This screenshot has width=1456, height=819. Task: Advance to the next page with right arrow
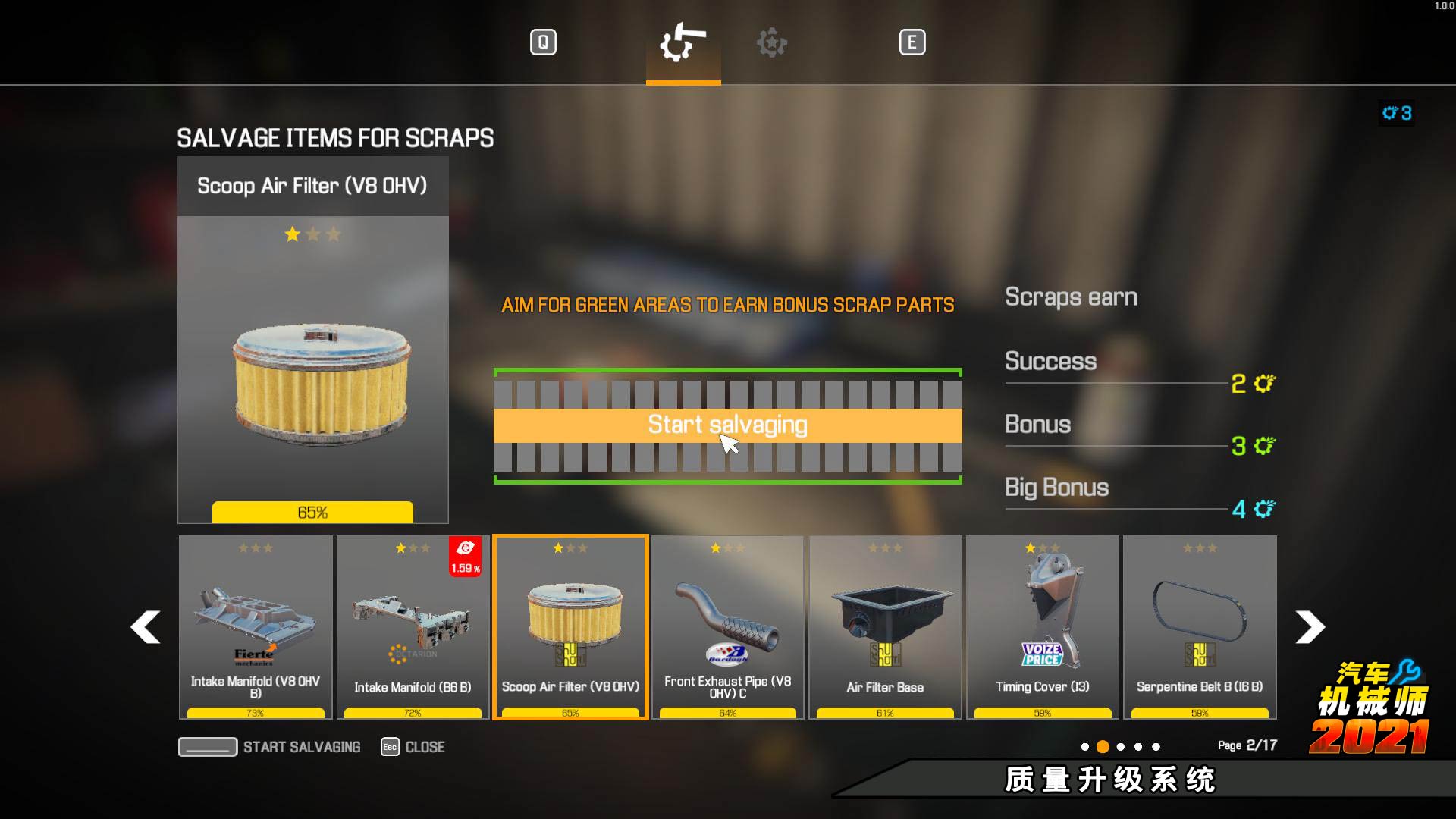pos(1310,627)
